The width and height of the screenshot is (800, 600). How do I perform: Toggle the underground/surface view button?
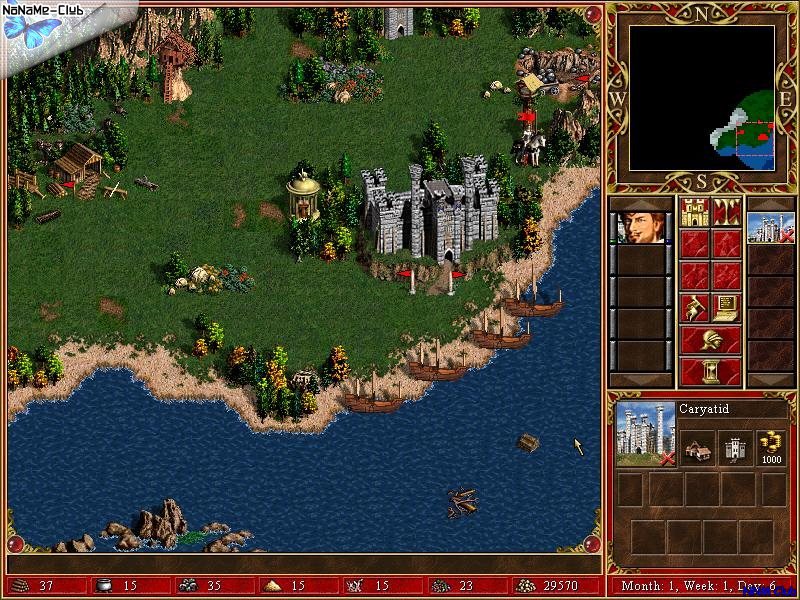coord(726,211)
